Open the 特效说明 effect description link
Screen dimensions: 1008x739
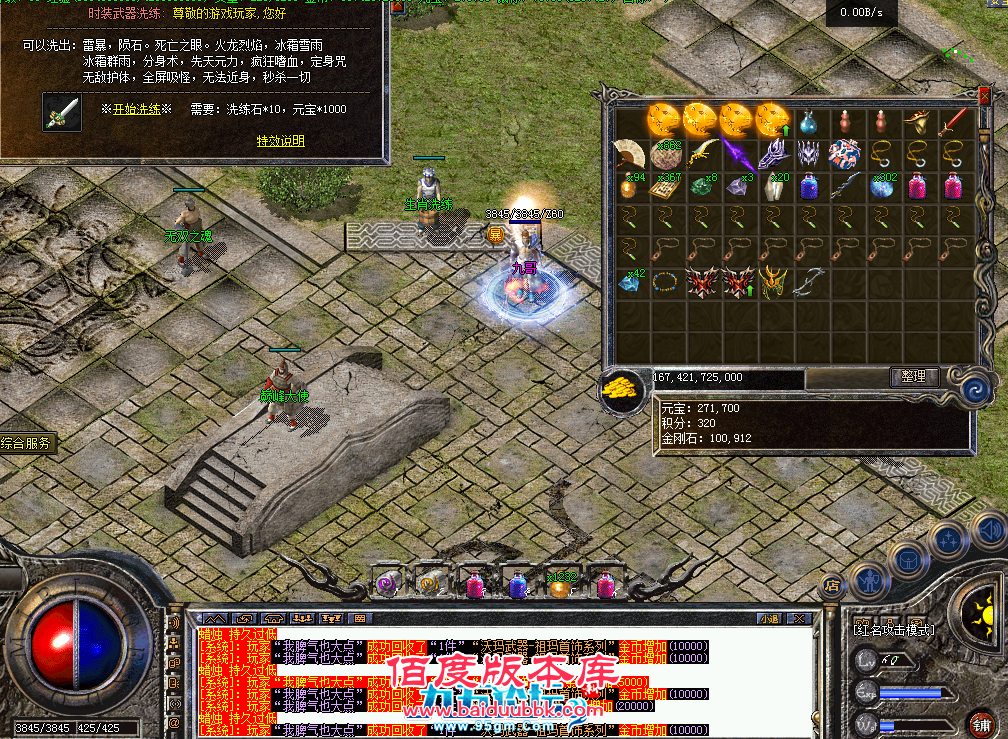coord(280,141)
